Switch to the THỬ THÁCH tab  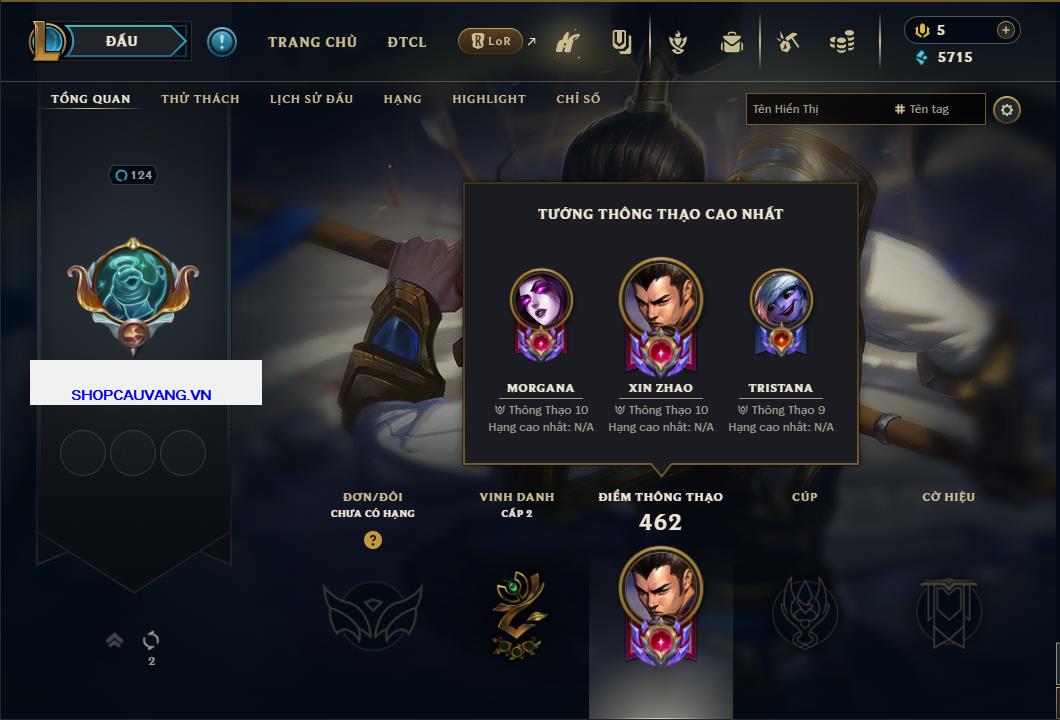click(x=200, y=99)
